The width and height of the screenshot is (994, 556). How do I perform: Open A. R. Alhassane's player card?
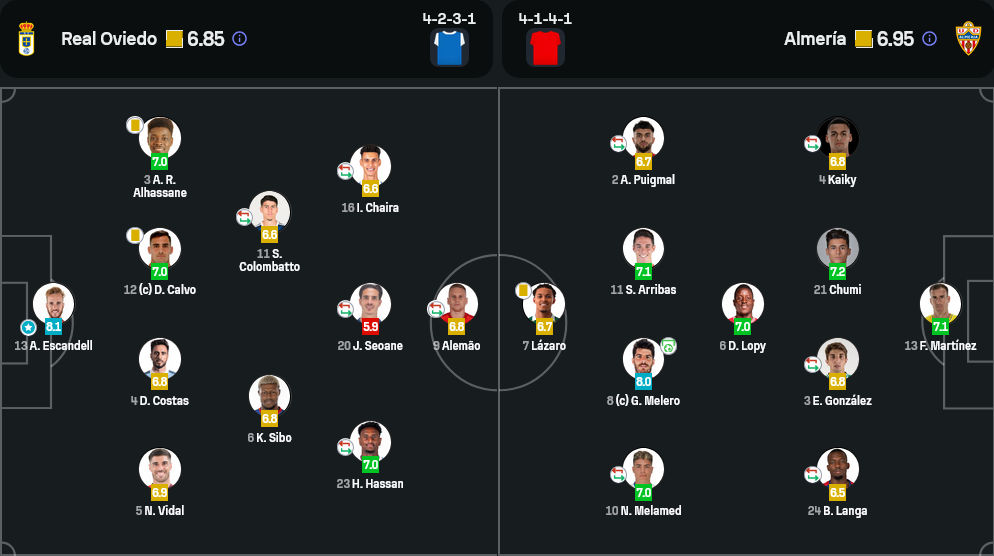160,139
